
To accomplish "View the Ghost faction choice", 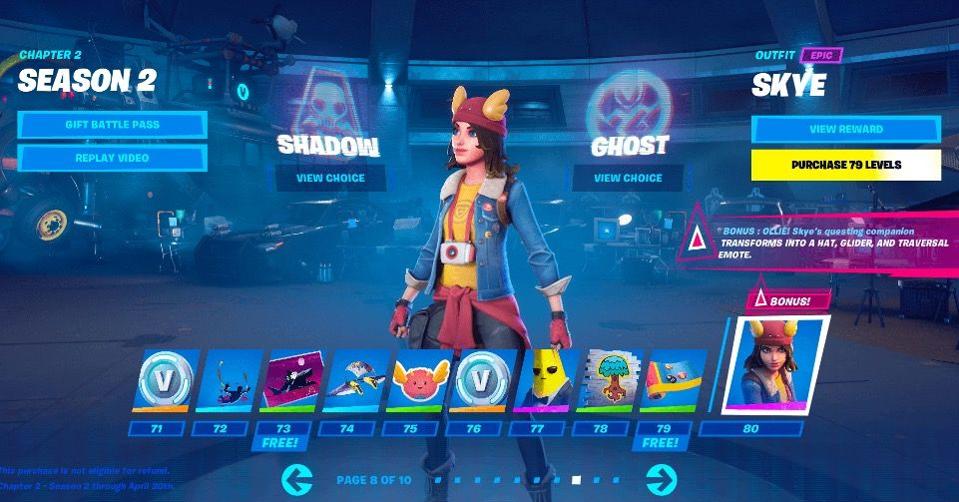I will click(627, 179).
